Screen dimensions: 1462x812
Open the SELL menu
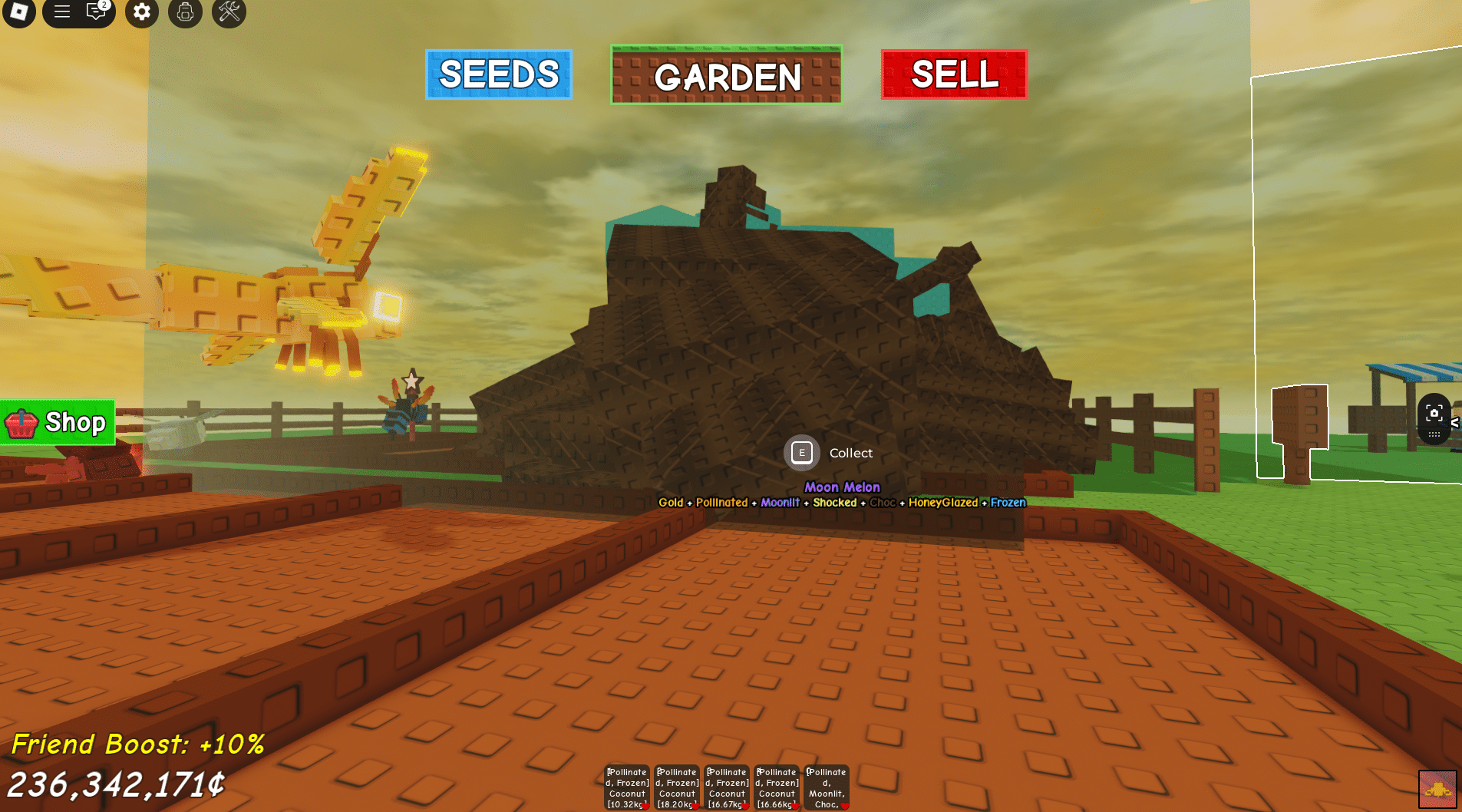point(953,75)
